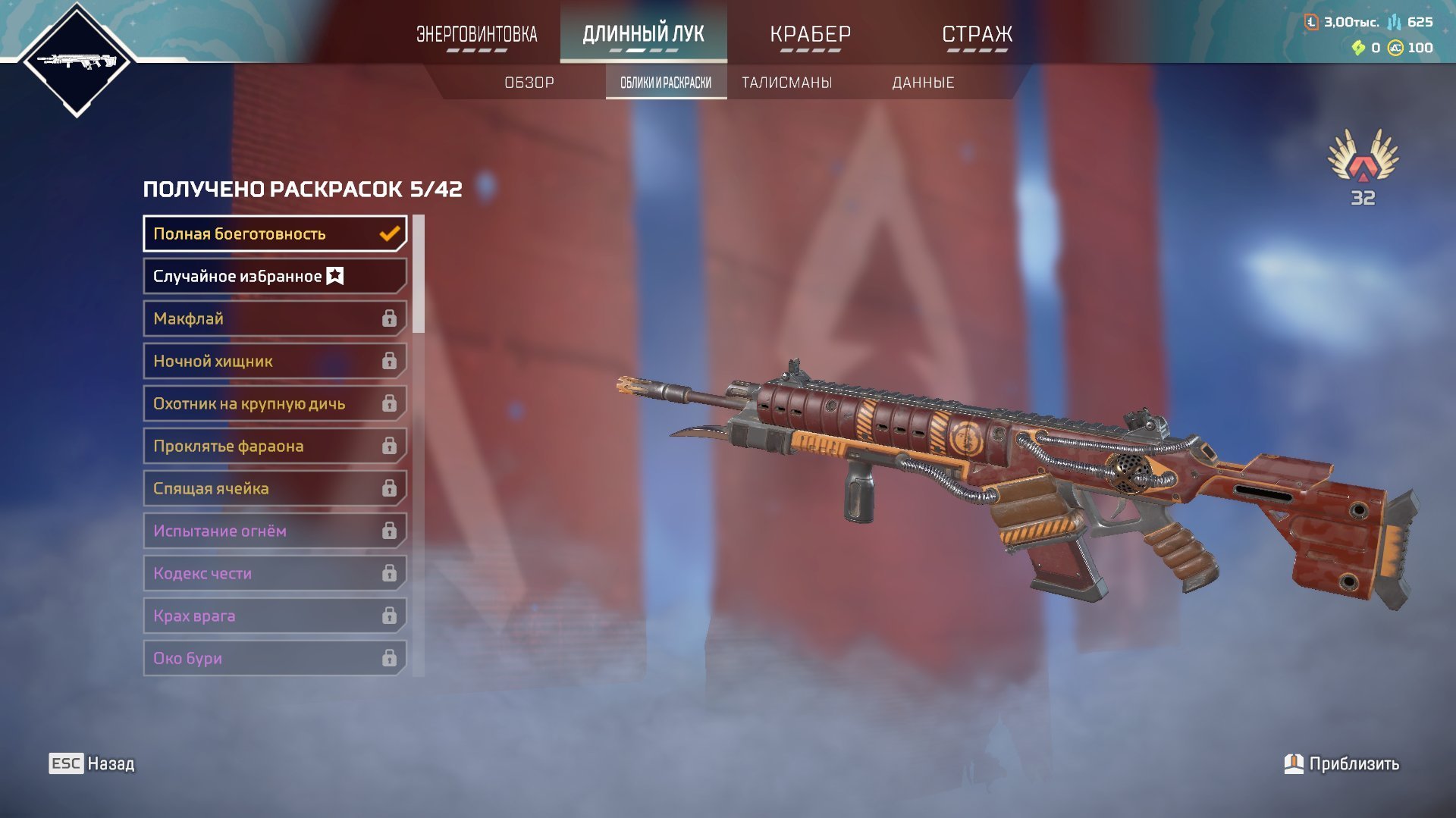Screen dimensions: 1456x818
Task: Switch to the СТРАЖ weapon tab
Action: tap(977, 35)
